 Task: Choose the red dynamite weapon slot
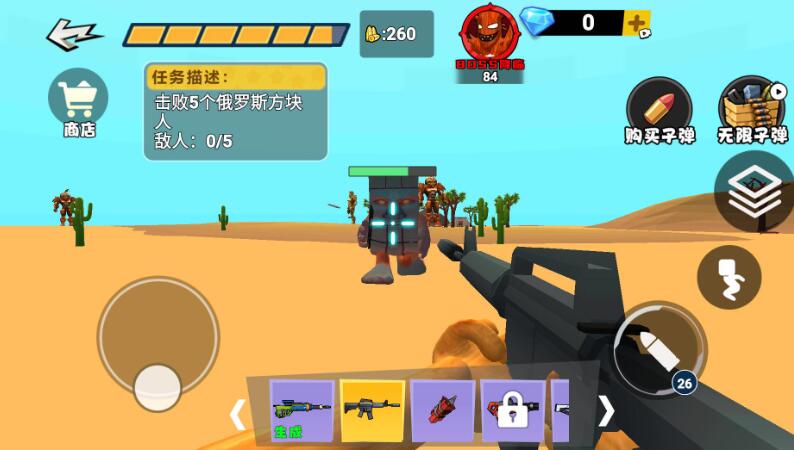pyautogui.click(x=442, y=410)
